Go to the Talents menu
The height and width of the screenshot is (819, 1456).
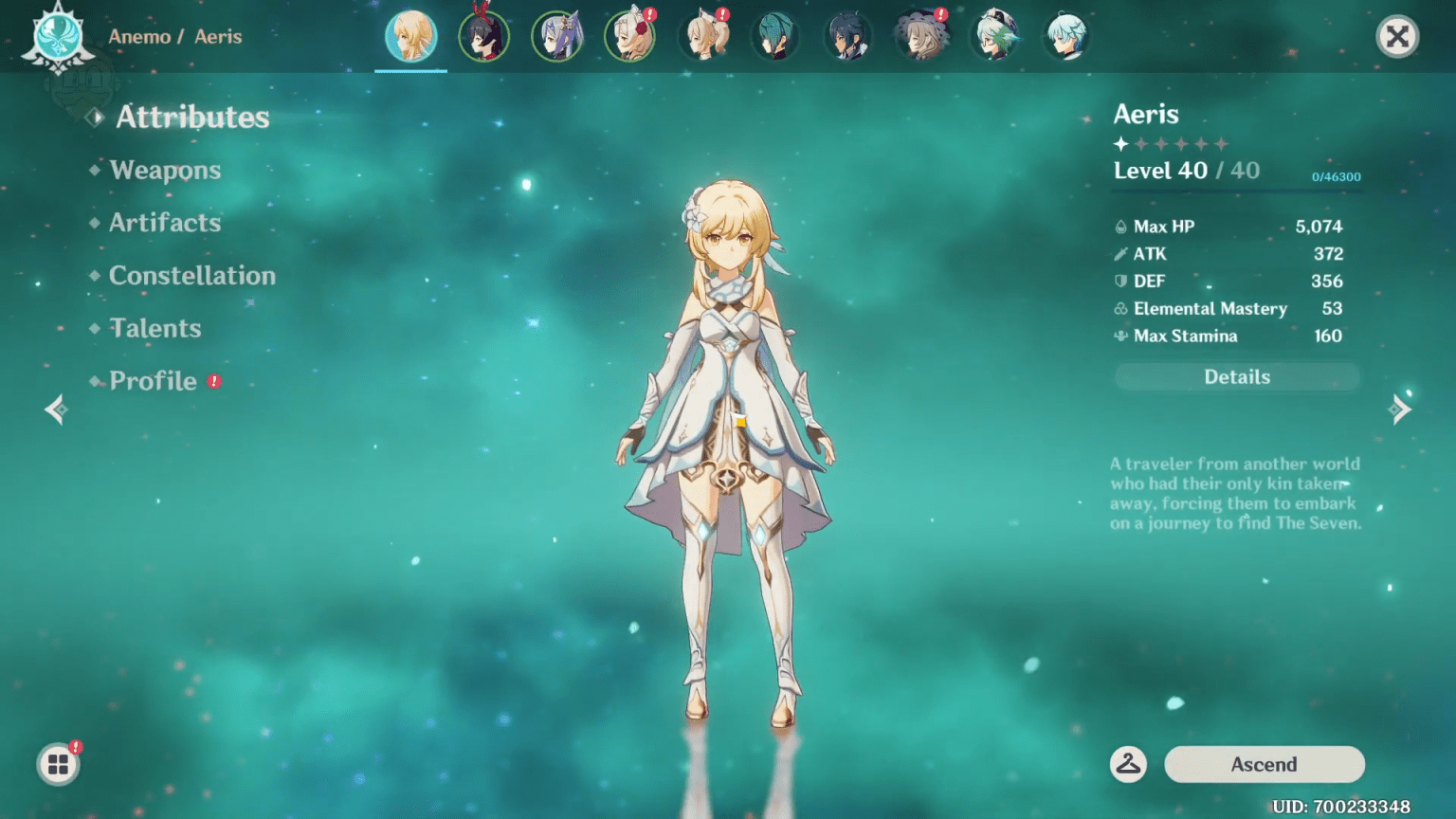pyautogui.click(x=155, y=329)
